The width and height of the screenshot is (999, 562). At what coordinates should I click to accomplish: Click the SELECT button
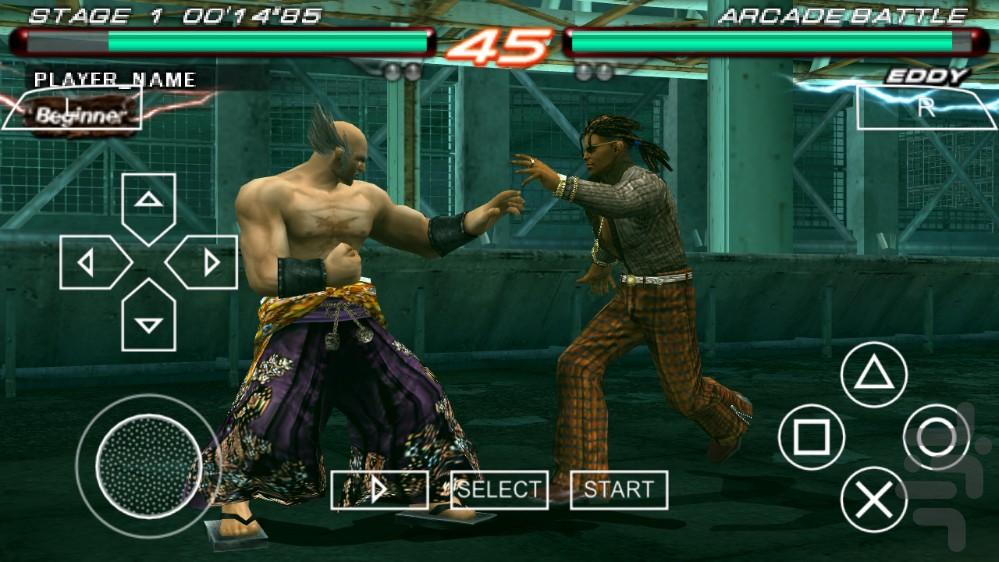pos(499,490)
